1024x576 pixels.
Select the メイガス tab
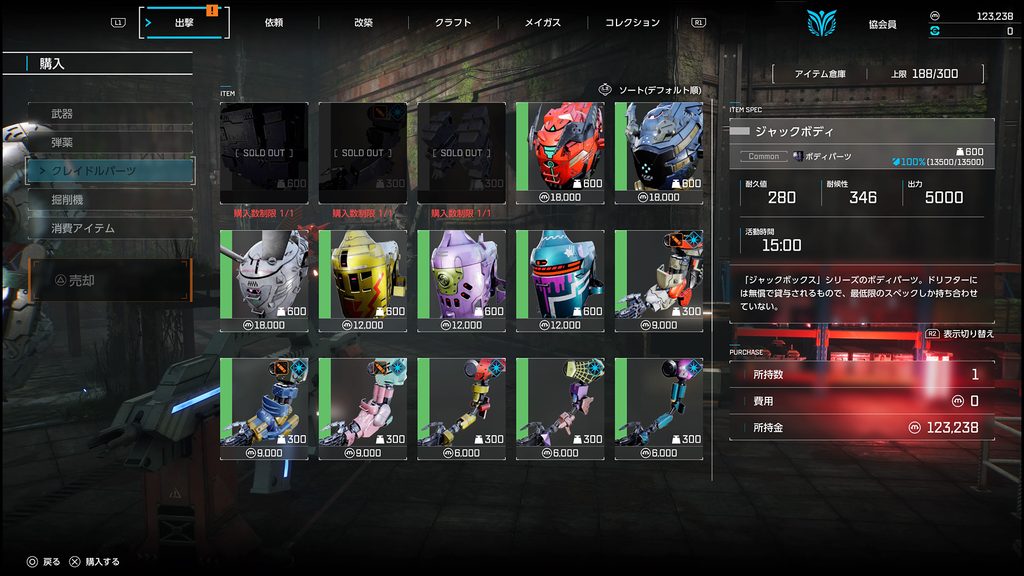click(x=543, y=22)
